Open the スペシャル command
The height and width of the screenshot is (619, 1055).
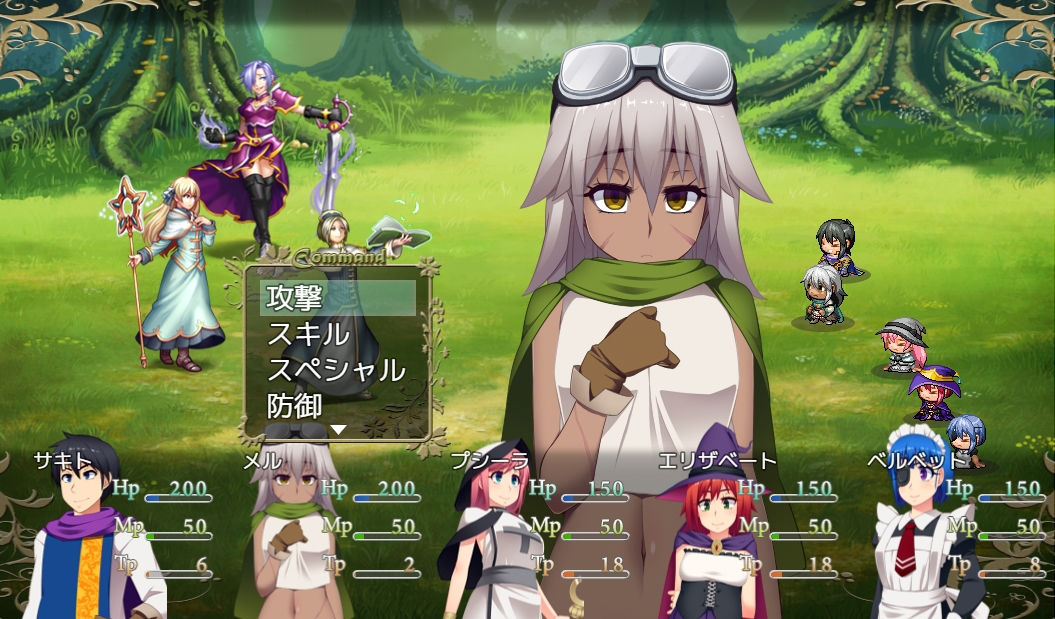pyautogui.click(x=337, y=370)
